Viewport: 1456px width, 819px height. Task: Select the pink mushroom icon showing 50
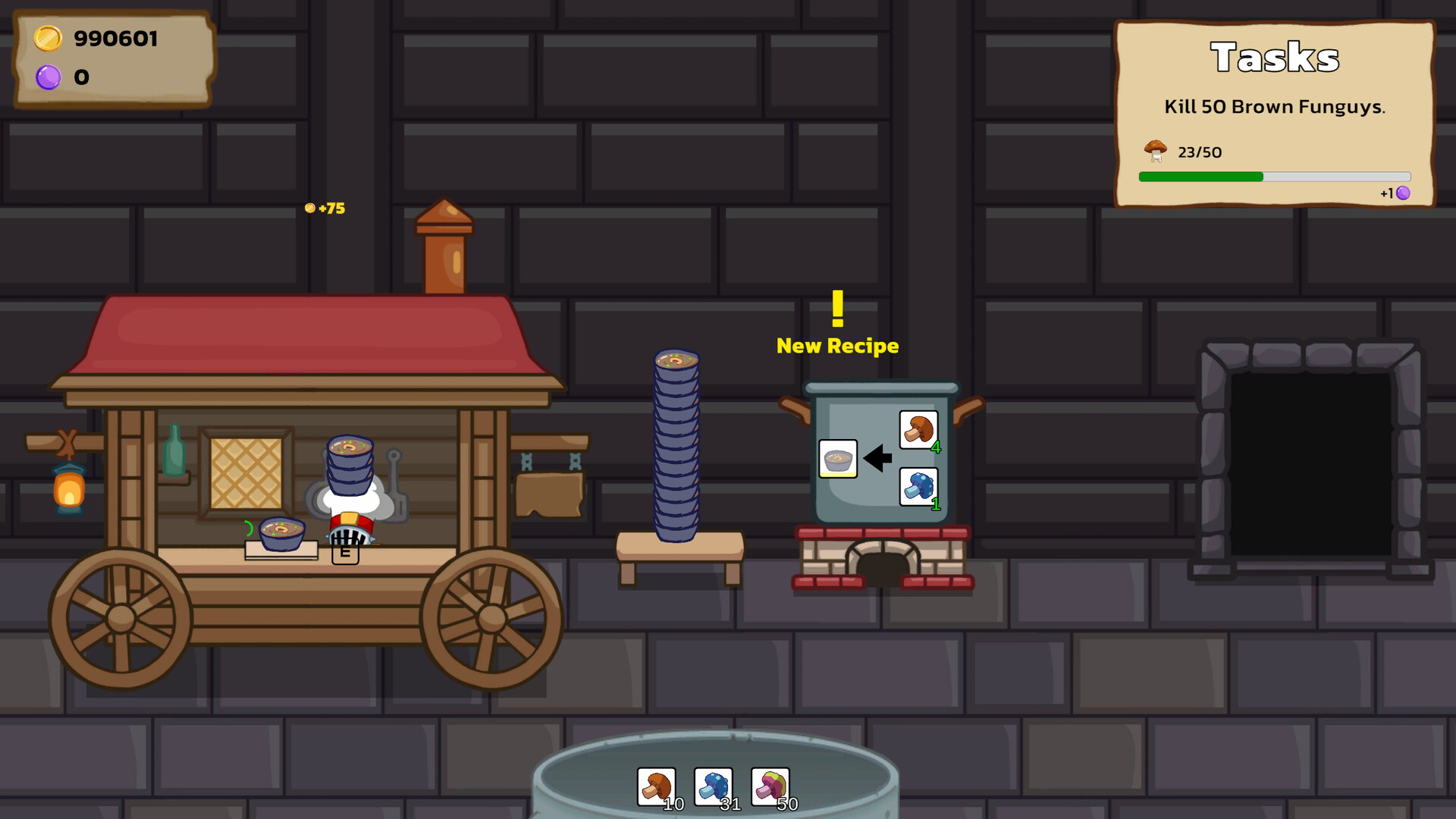tap(769, 785)
